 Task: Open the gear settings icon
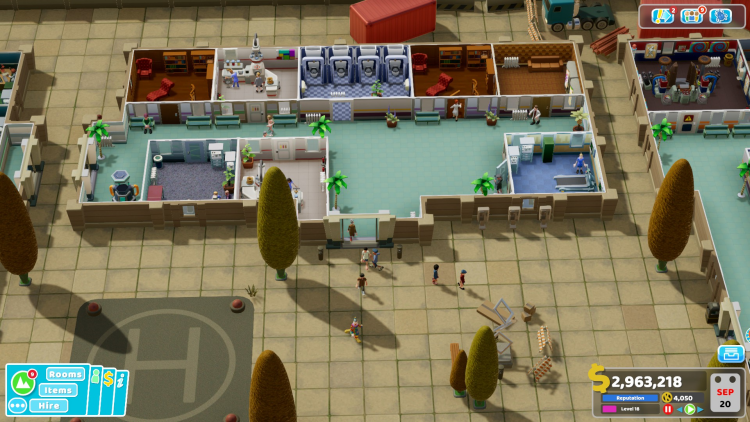pos(721,16)
